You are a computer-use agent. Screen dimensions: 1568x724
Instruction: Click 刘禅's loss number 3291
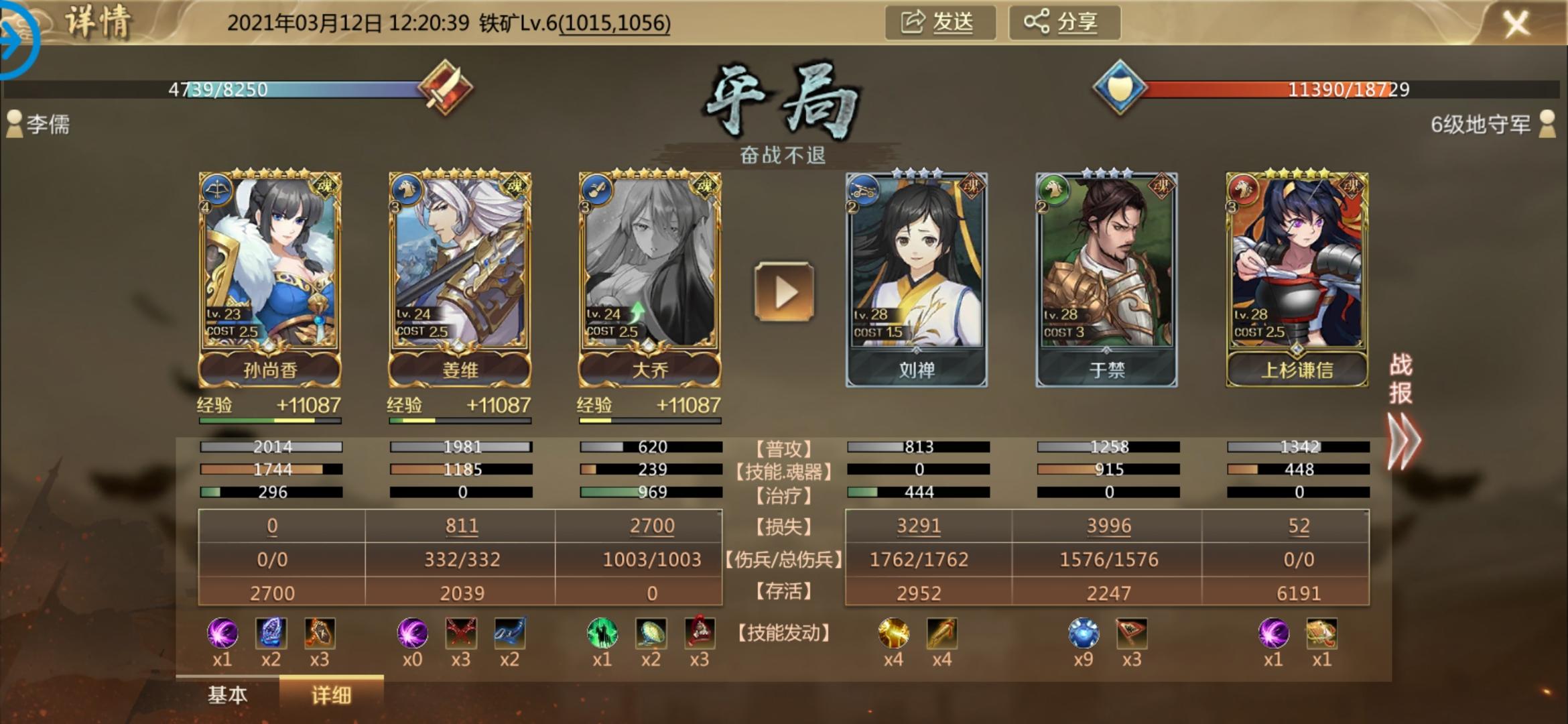click(x=919, y=526)
